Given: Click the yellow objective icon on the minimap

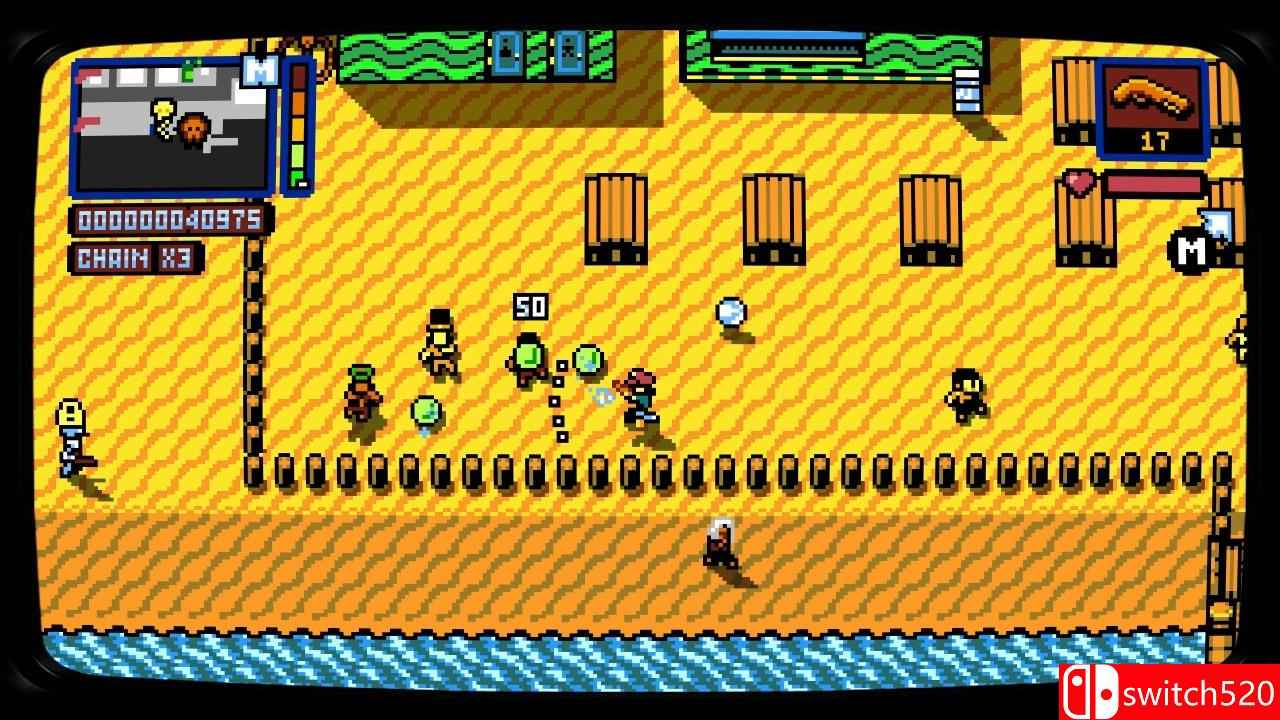Looking at the screenshot, I should [163, 108].
